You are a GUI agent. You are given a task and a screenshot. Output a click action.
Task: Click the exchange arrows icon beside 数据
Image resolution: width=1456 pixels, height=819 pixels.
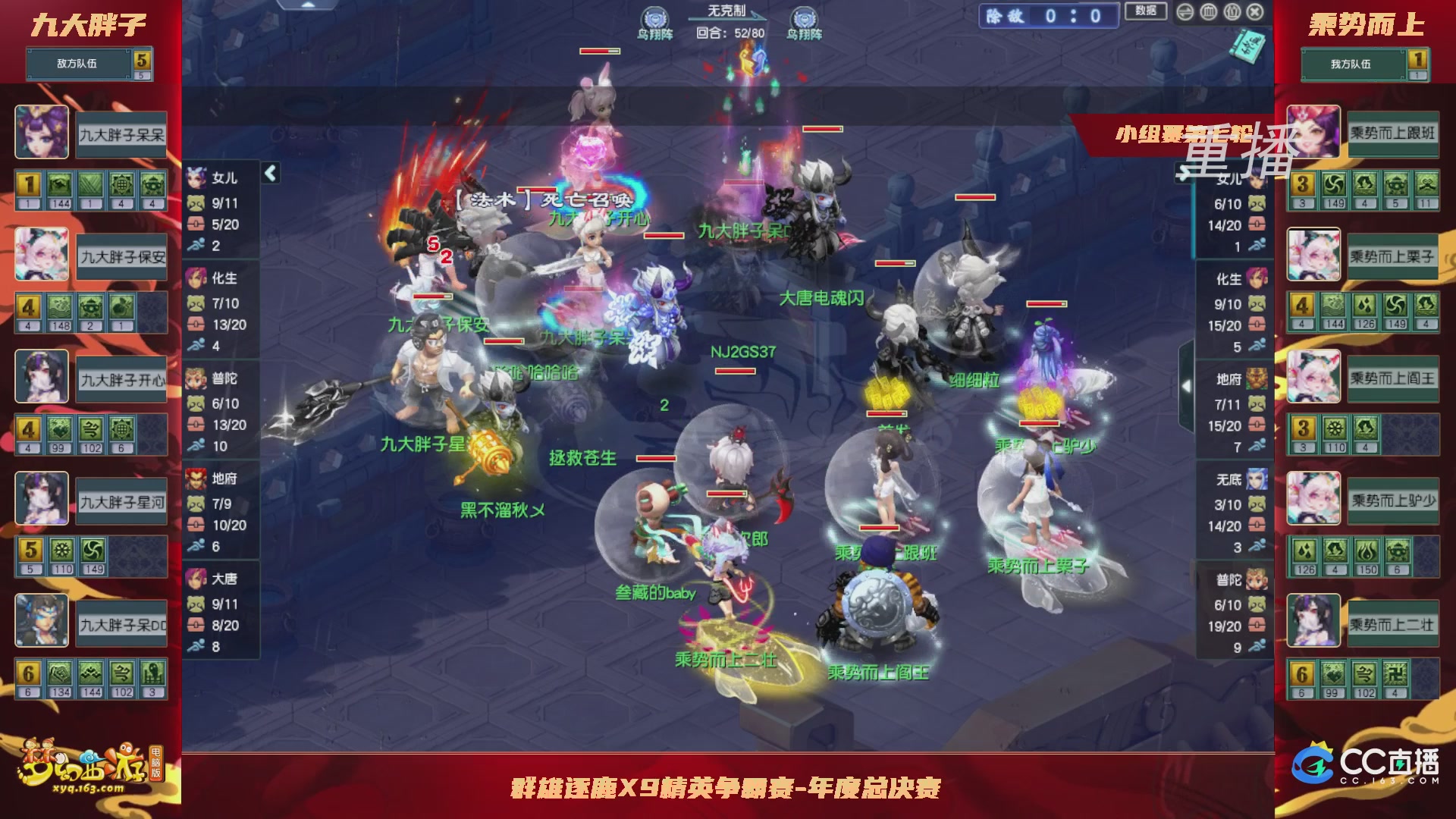[1186, 11]
